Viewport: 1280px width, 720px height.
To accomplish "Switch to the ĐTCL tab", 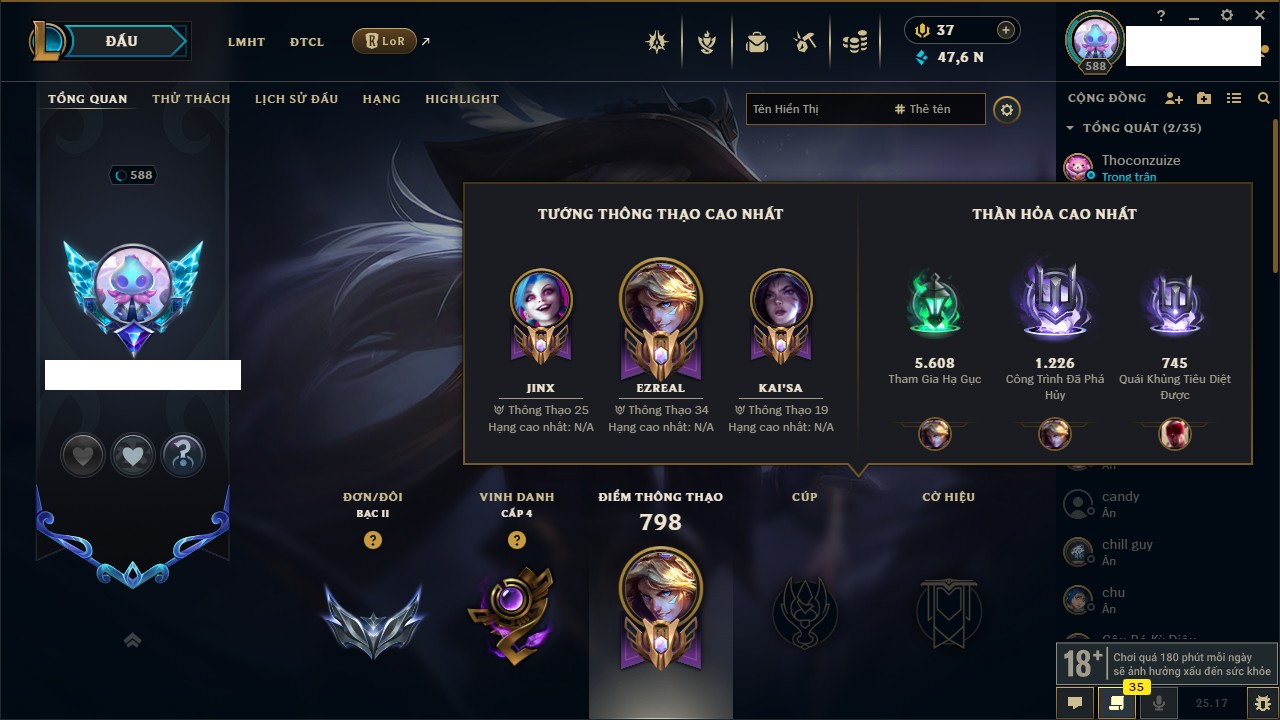I will (307, 42).
